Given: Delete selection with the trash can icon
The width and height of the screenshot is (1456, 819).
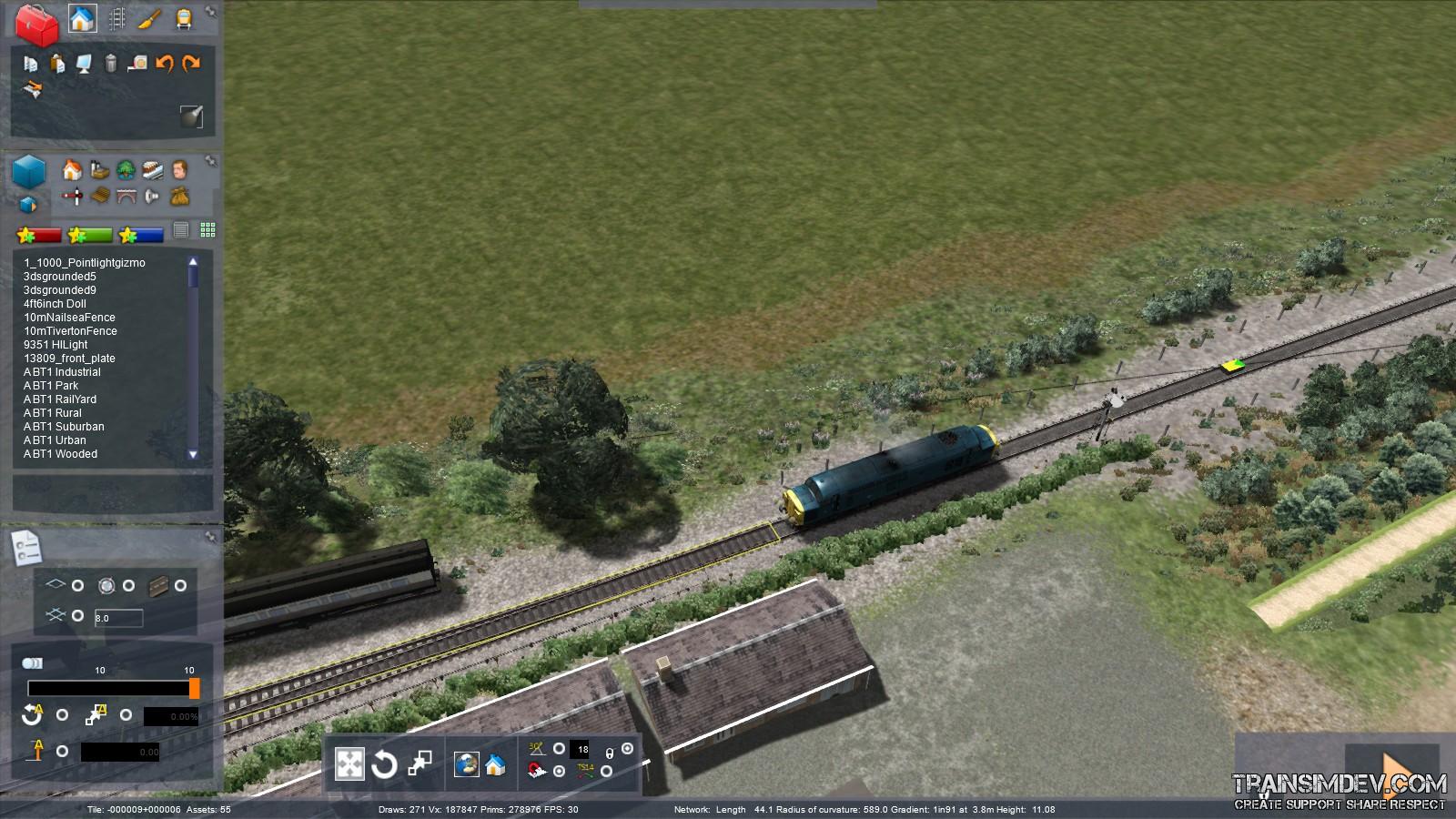Looking at the screenshot, I should pyautogui.click(x=111, y=64).
